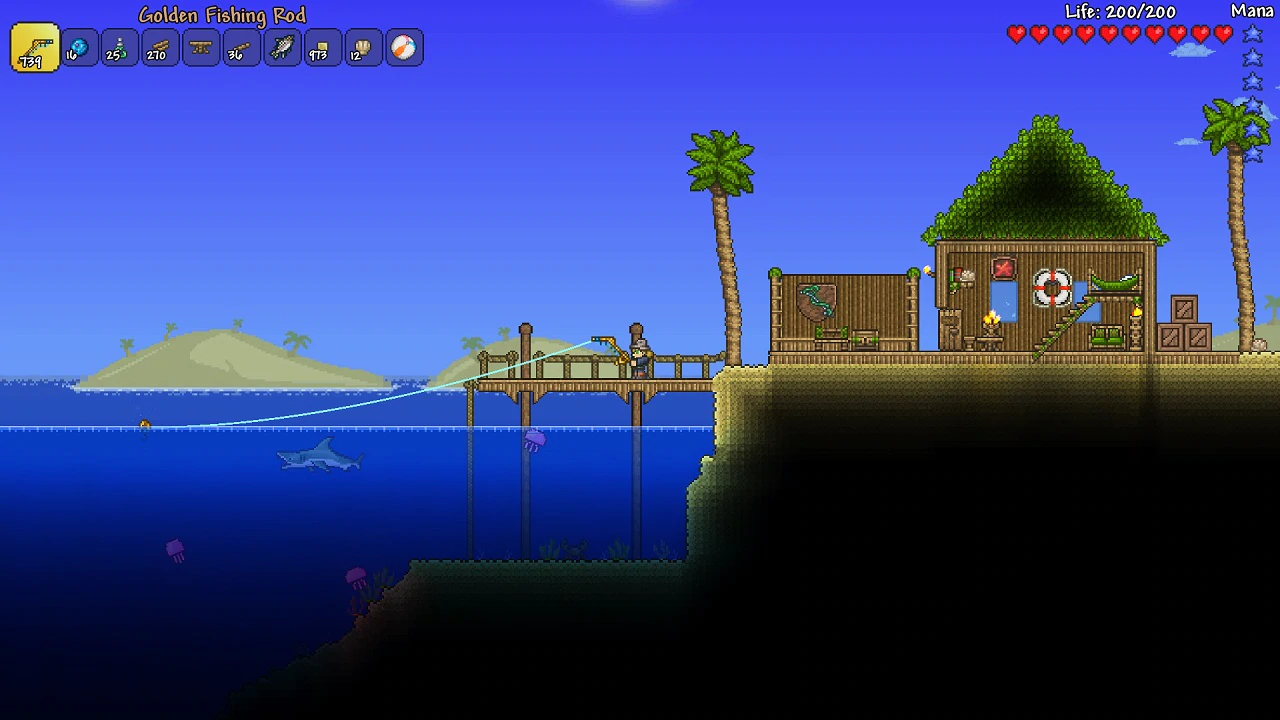The height and width of the screenshot is (720, 1280).
Task: Click the first red heart icon
Action: tap(1016, 34)
